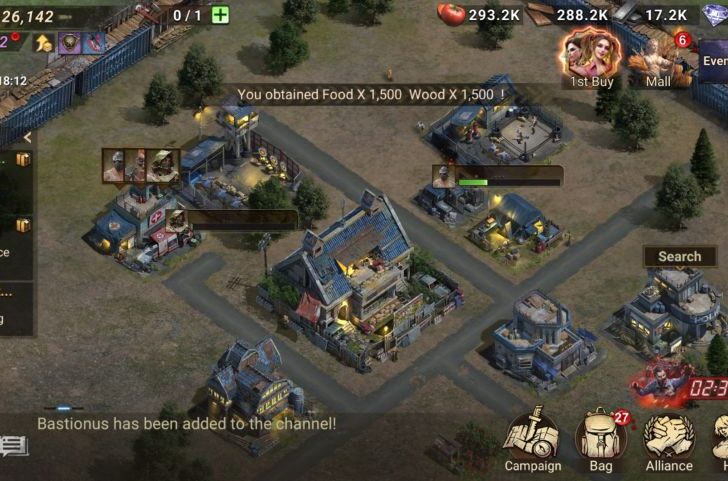Screen dimensions: 728x481
Task: Open the Mall shop
Action: click(659, 58)
